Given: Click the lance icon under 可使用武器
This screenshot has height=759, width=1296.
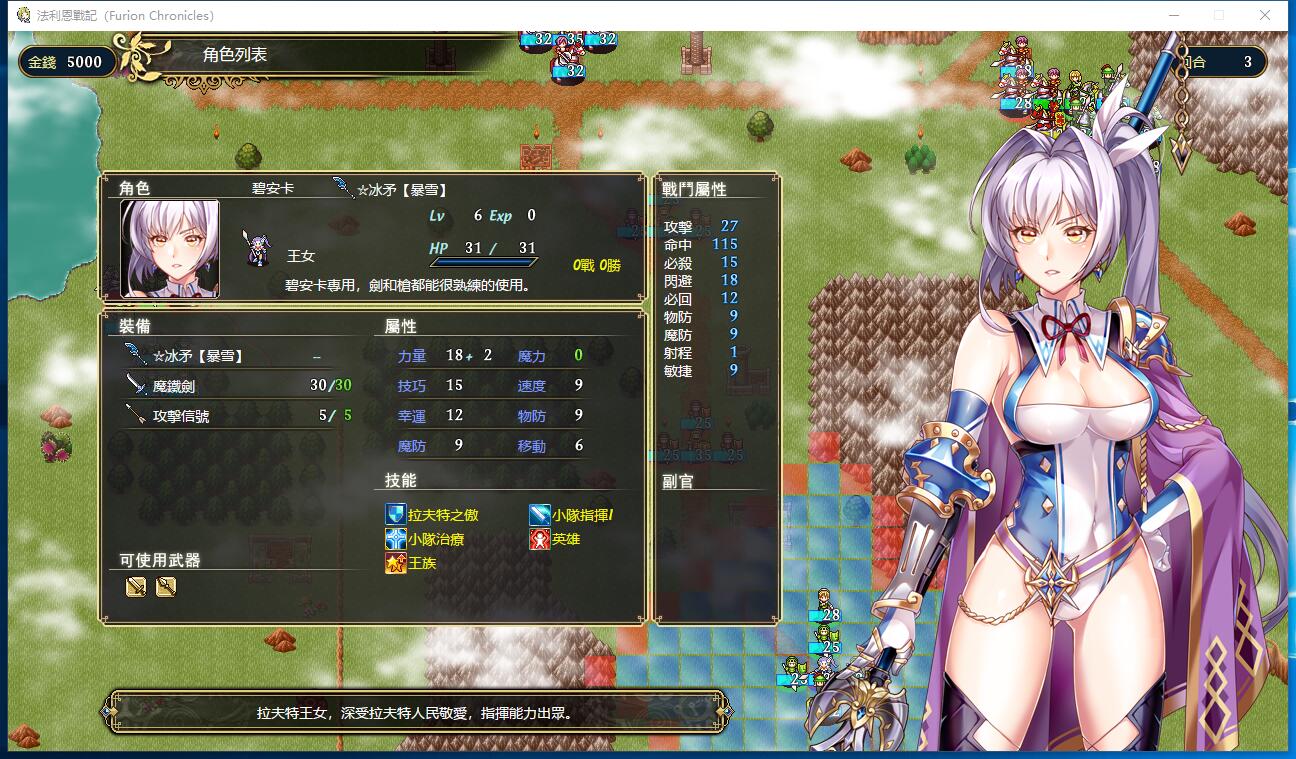Looking at the screenshot, I should [166, 587].
